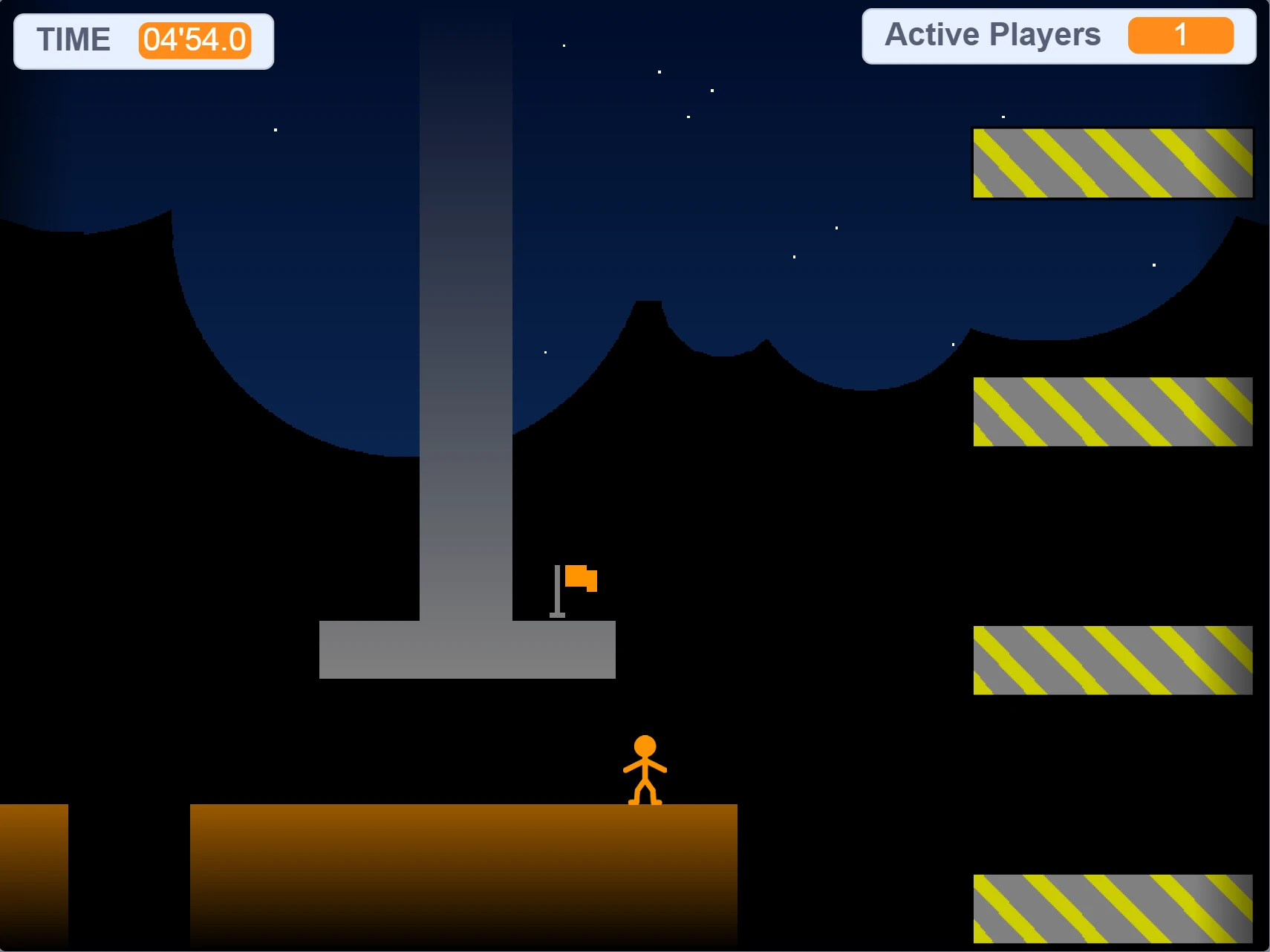Click the gray checkpoint pillar base
Image resolution: width=1270 pixels, height=952 pixels.
tap(466, 650)
